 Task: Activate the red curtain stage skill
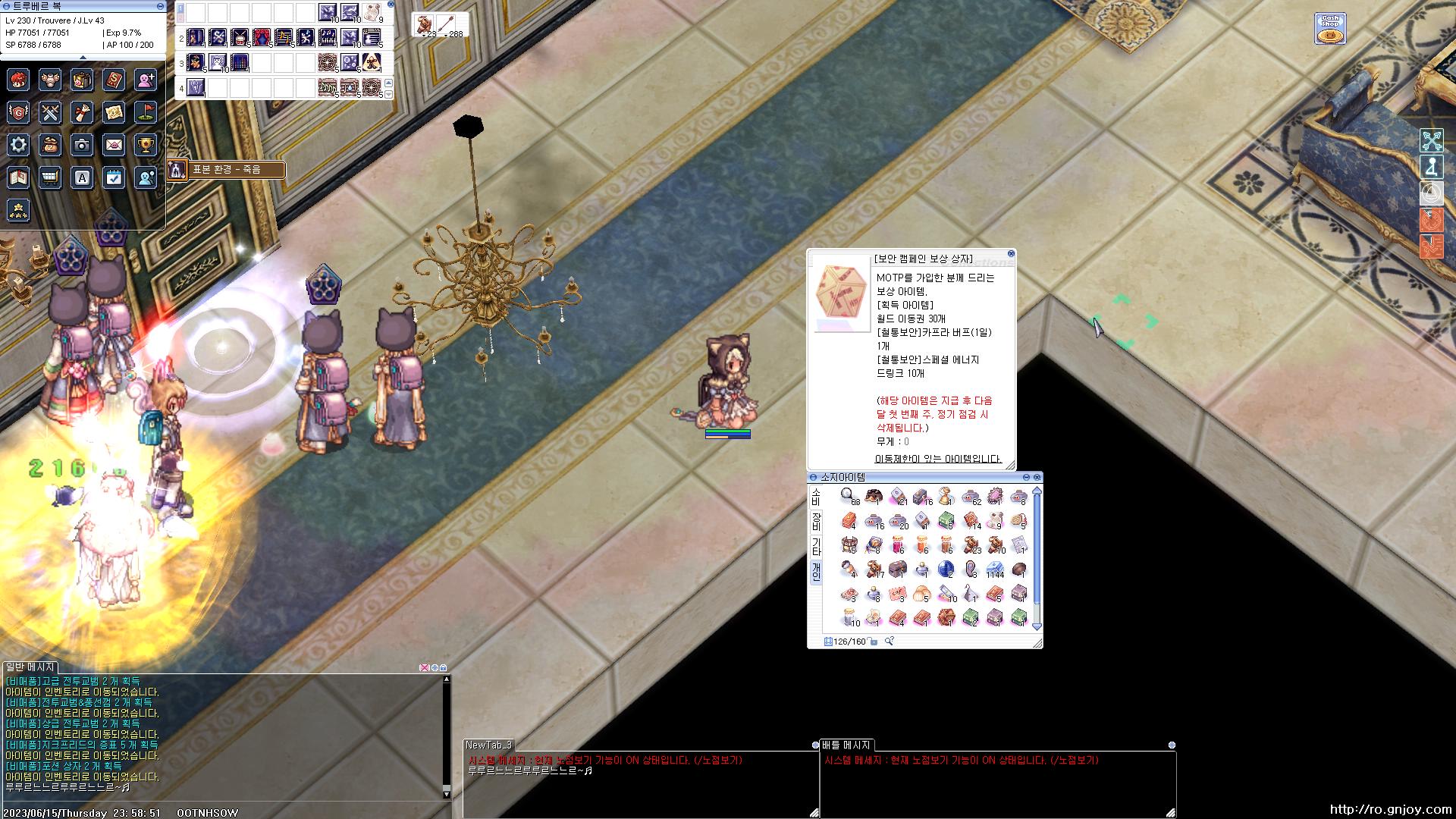click(262, 36)
